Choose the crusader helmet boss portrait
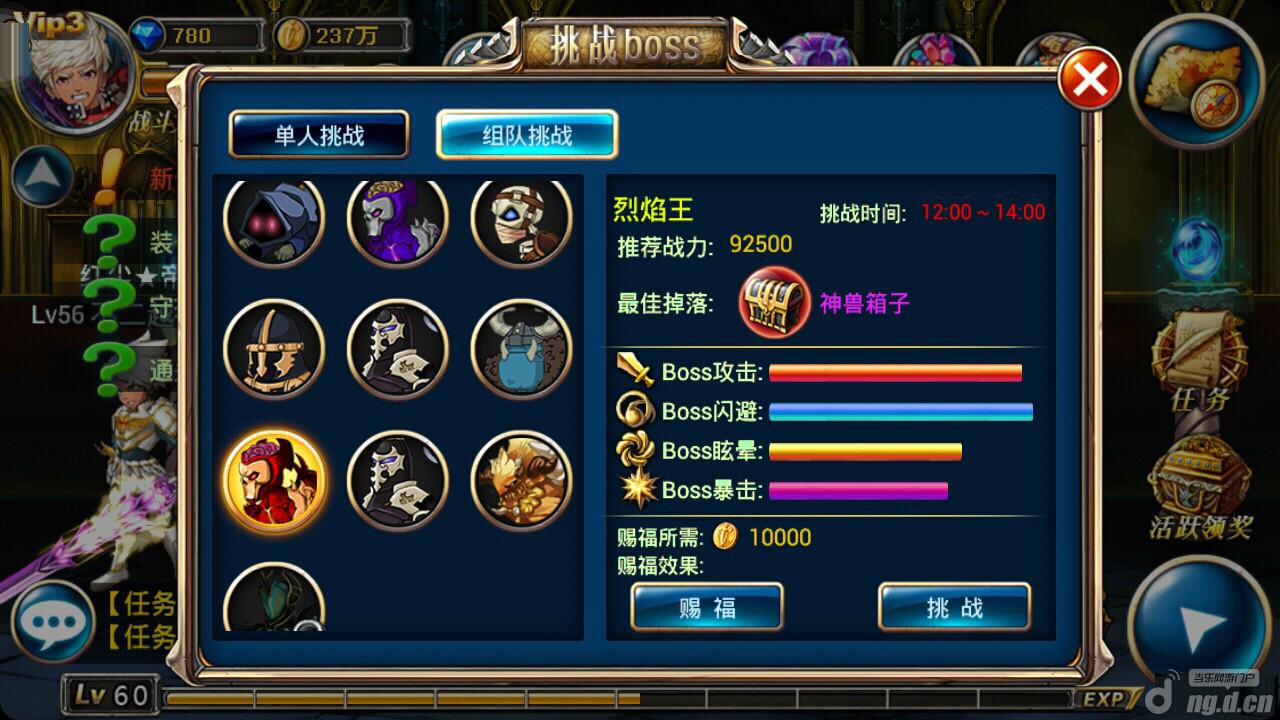This screenshot has width=1280, height=720. click(x=274, y=349)
